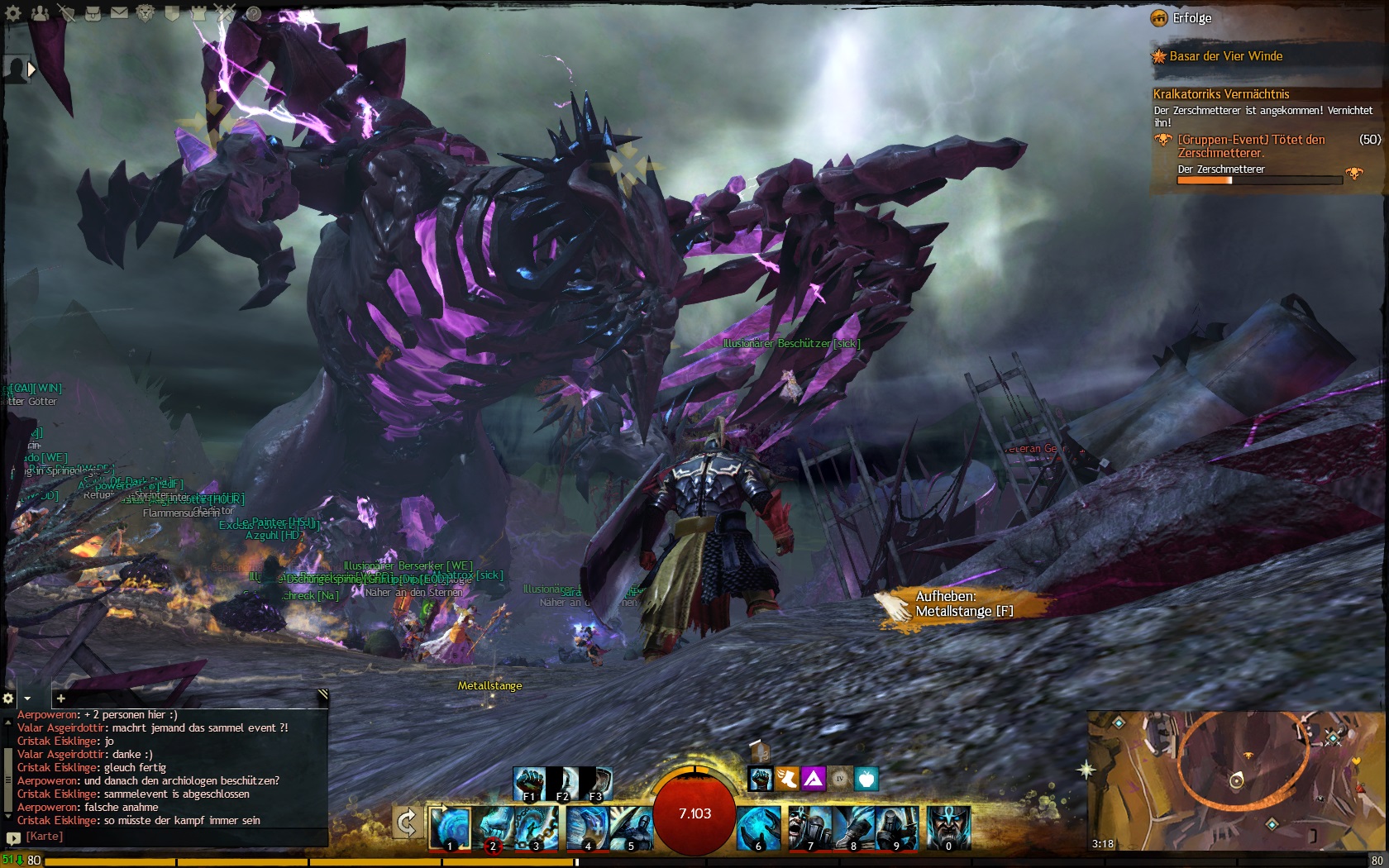1389x868 pixels.
Task: Swap weapons with the arrow button
Action: tap(406, 823)
